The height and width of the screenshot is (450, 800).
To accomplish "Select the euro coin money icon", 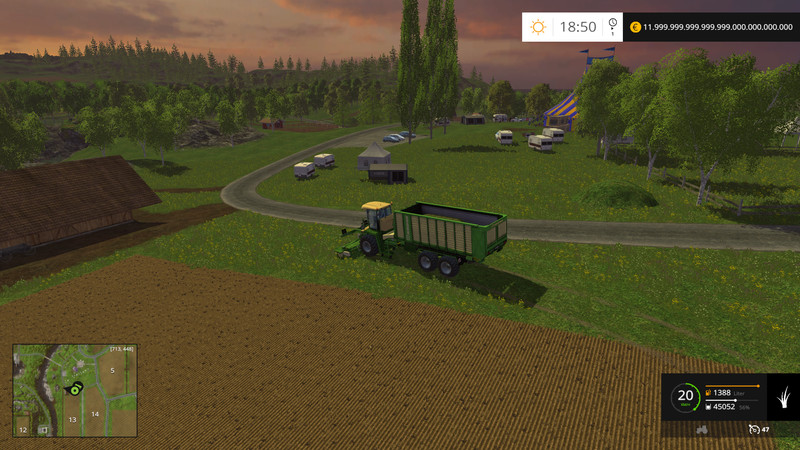I will tap(634, 27).
